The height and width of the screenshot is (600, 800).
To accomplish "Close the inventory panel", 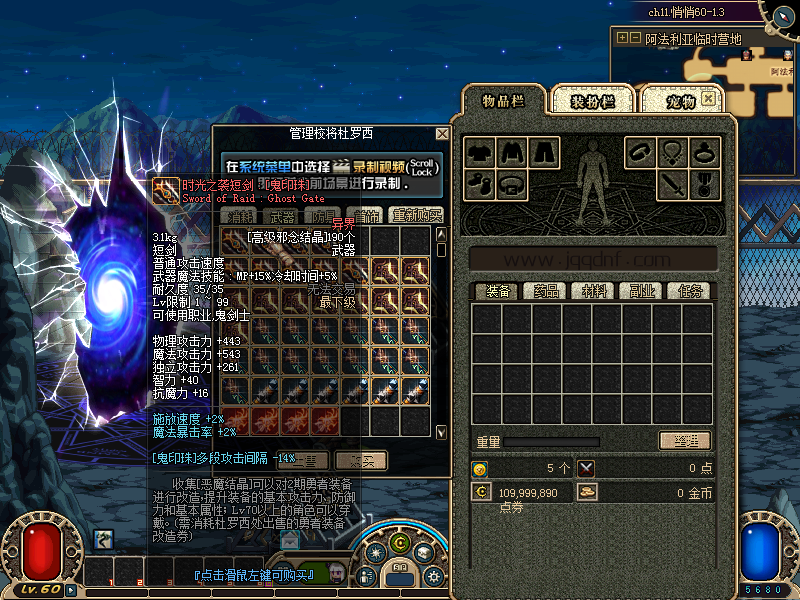I will [708, 99].
